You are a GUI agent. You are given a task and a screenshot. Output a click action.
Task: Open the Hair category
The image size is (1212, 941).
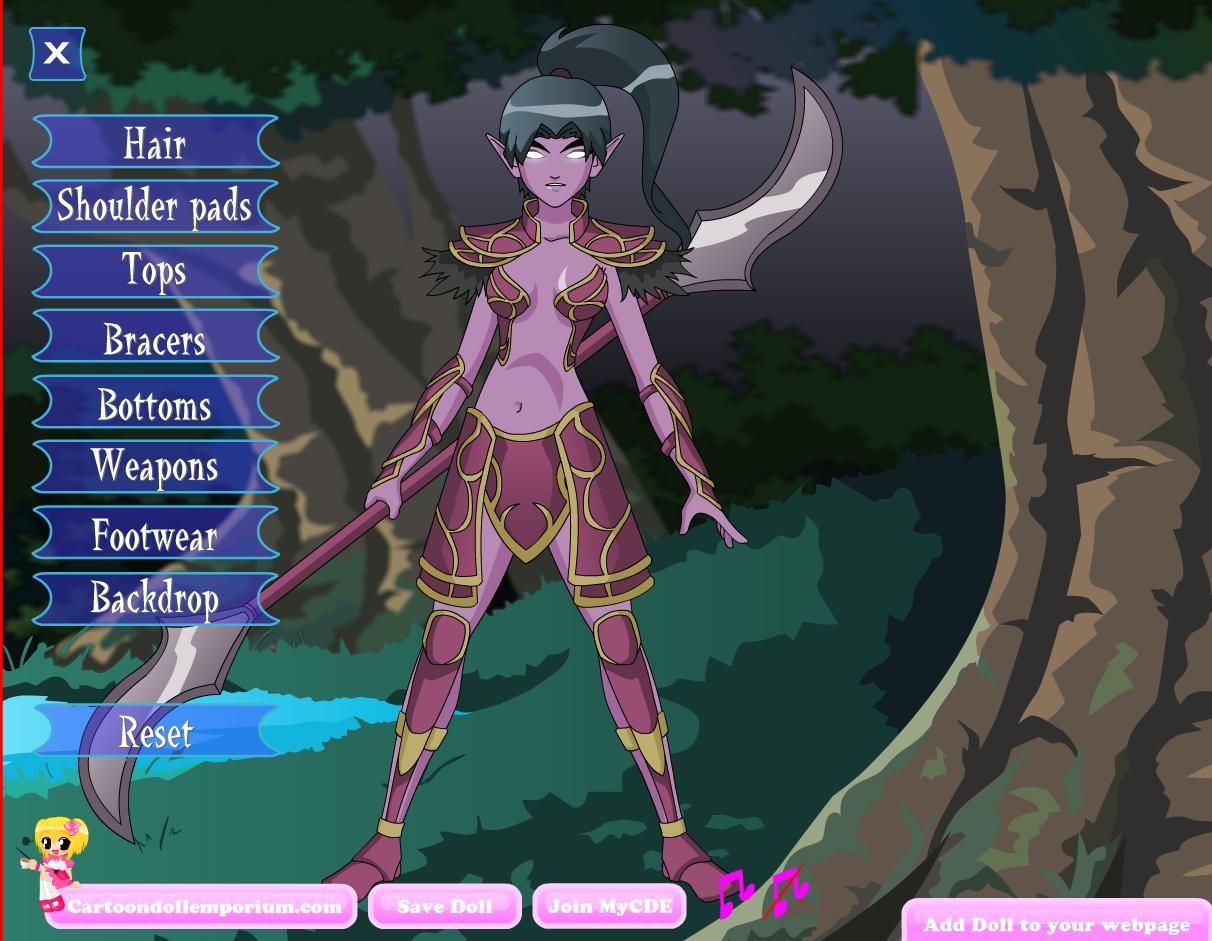[155, 142]
